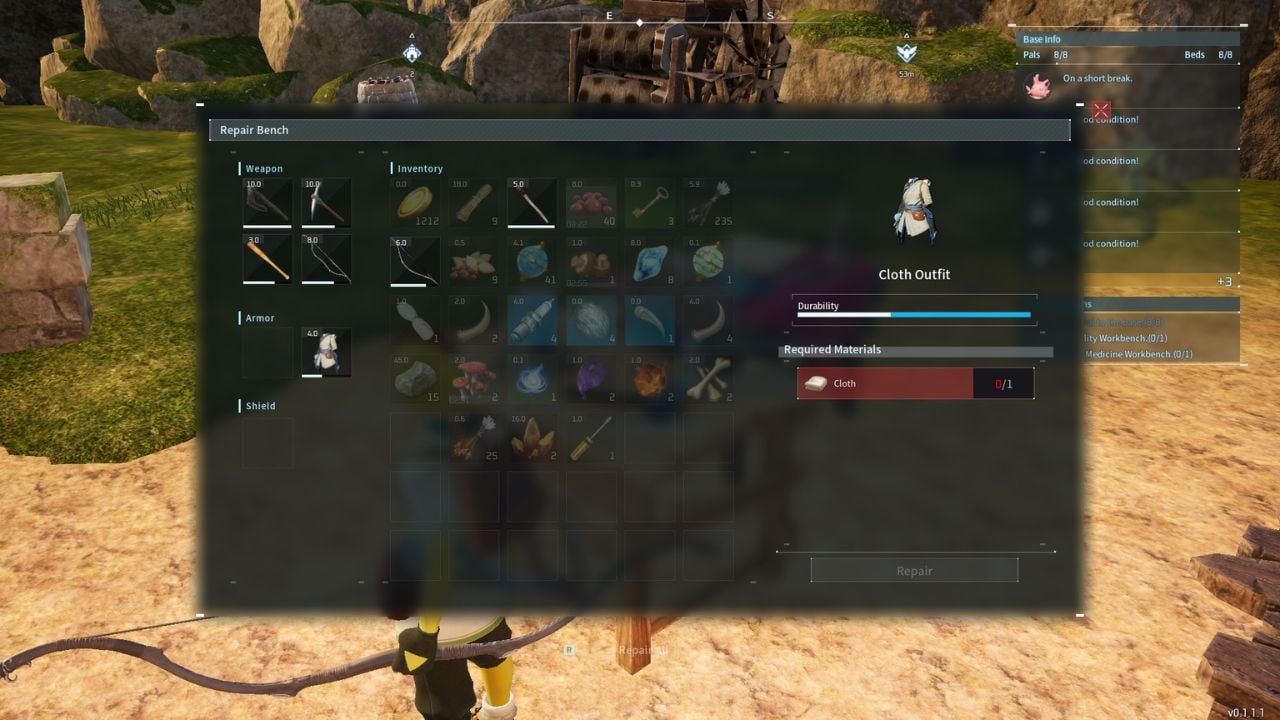Click the bones item in Inventory

click(710, 379)
